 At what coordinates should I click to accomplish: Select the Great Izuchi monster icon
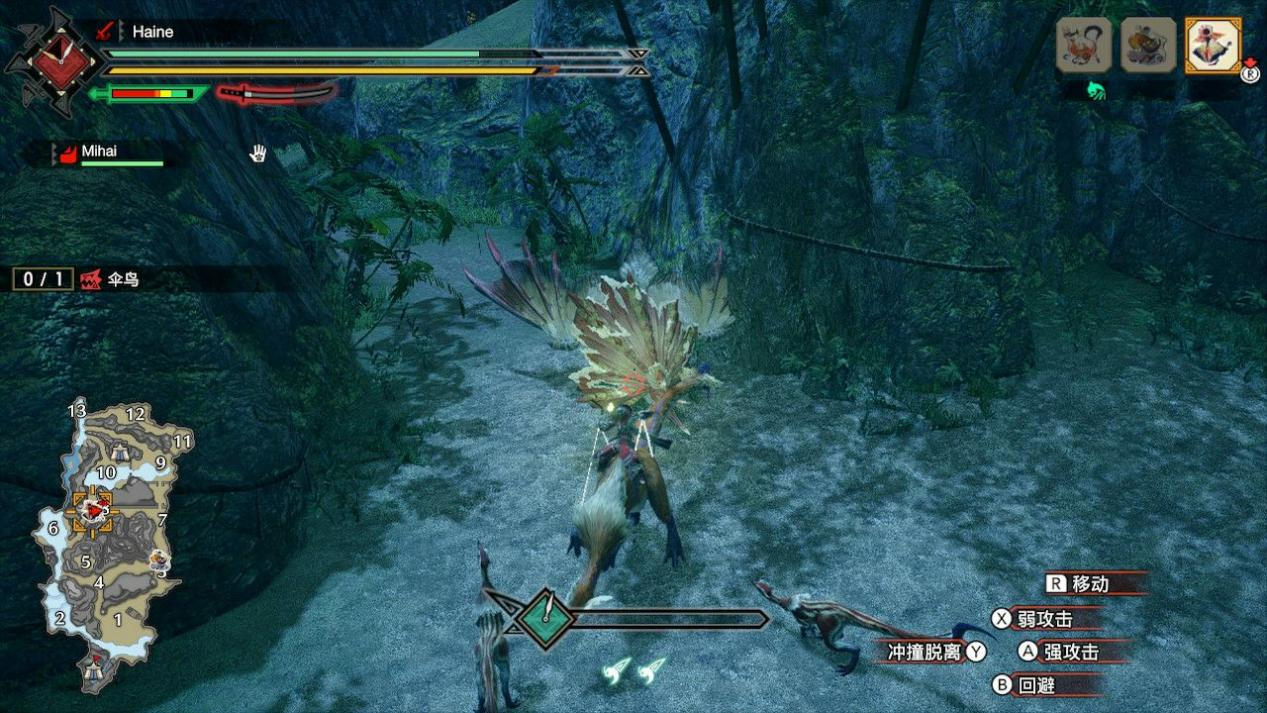(x=1084, y=45)
